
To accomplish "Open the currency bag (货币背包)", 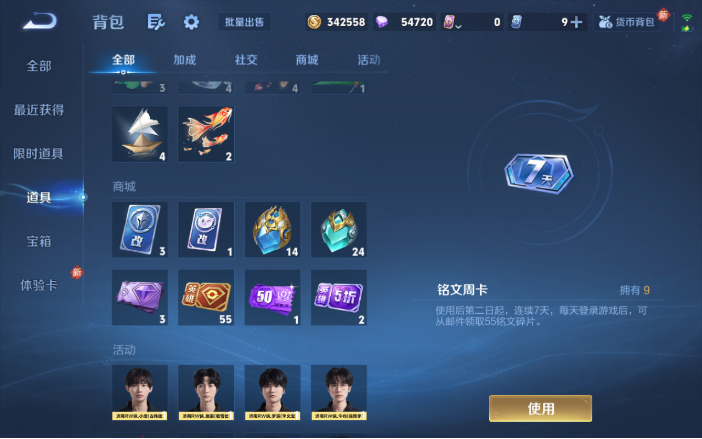I will click(x=630, y=21).
